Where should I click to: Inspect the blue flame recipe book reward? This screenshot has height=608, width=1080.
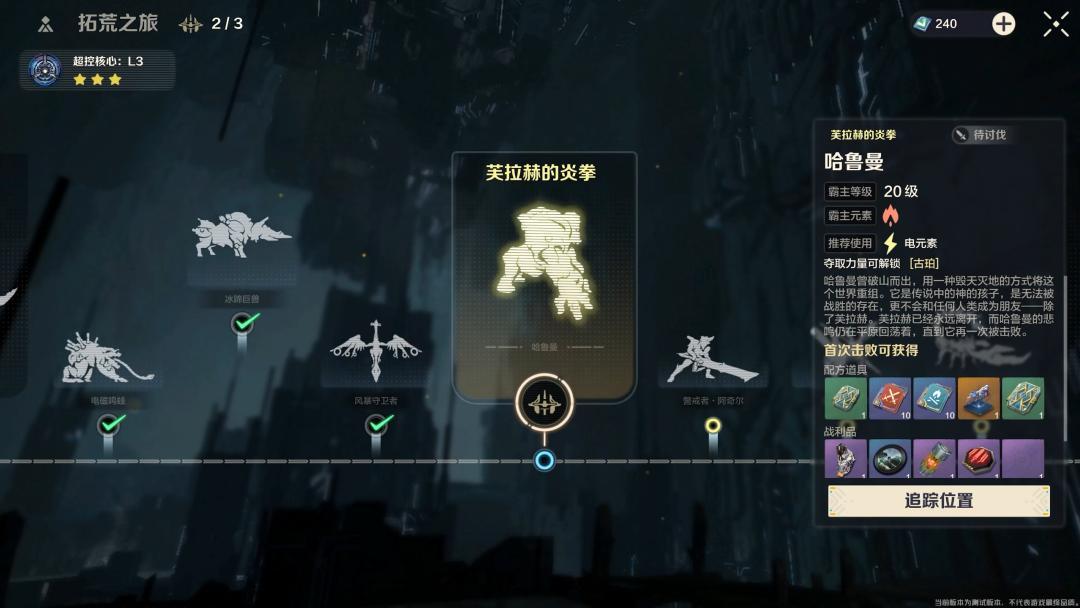click(x=934, y=398)
